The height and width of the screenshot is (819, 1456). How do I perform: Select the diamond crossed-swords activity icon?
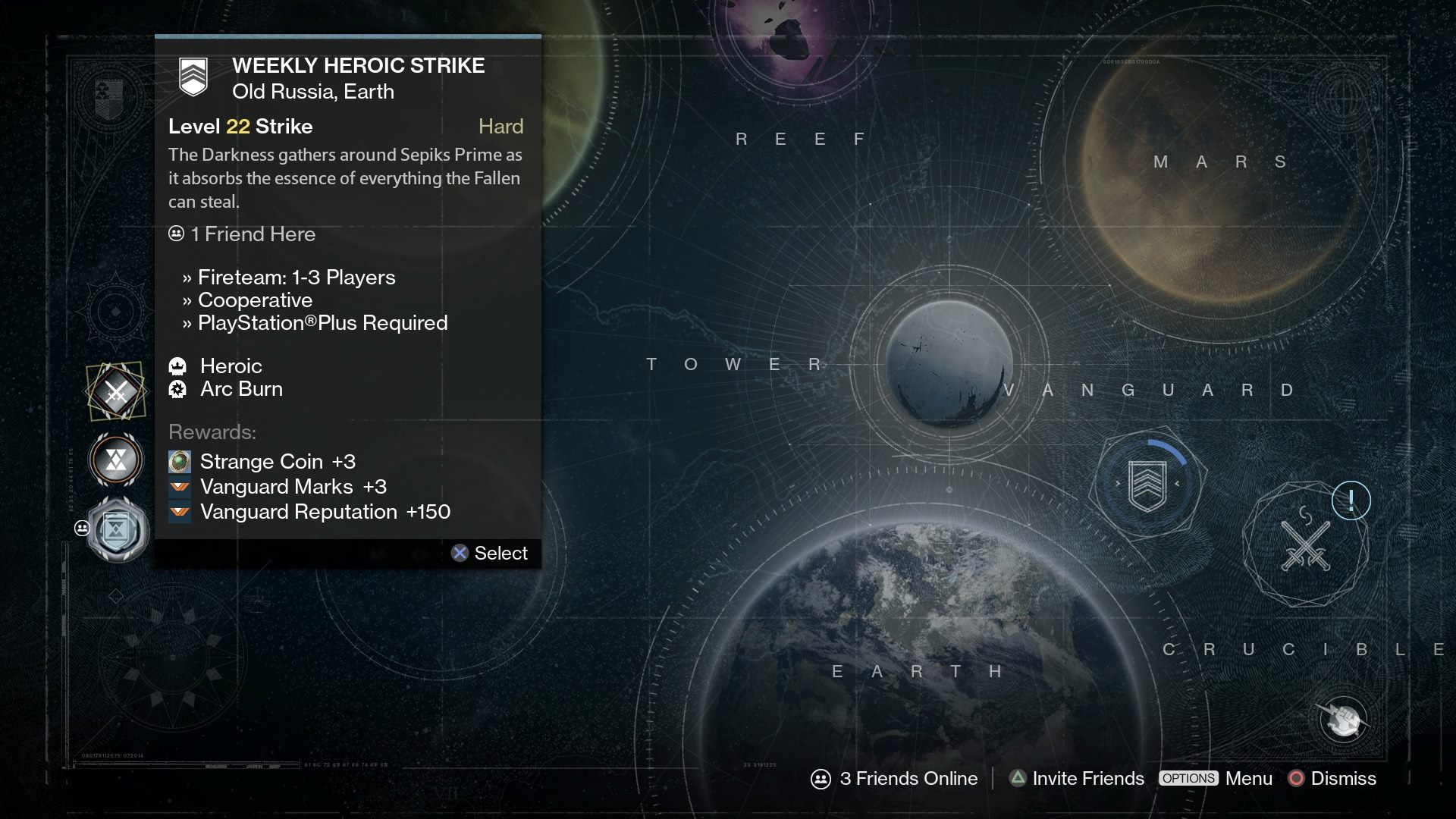point(115,391)
